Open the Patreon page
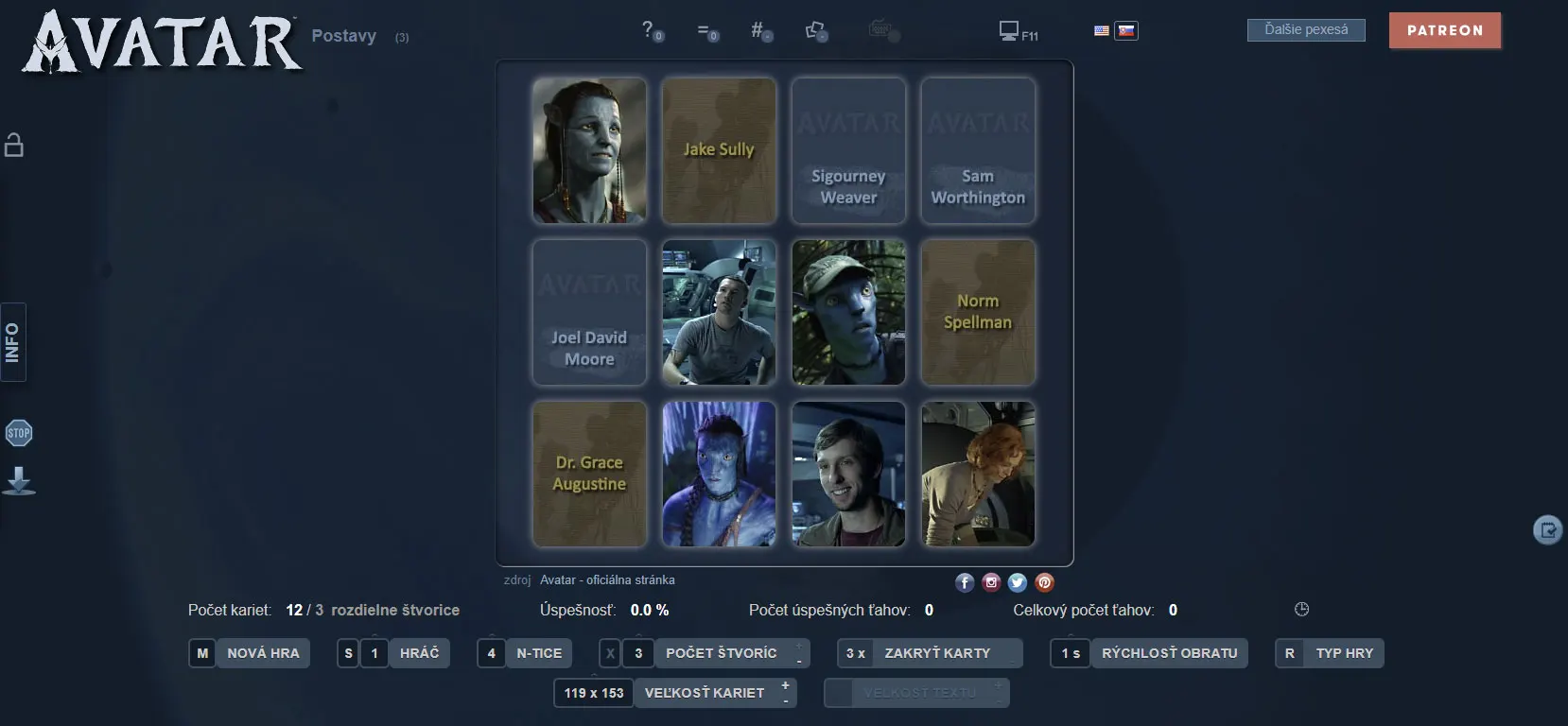 (x=1444, y=30)
